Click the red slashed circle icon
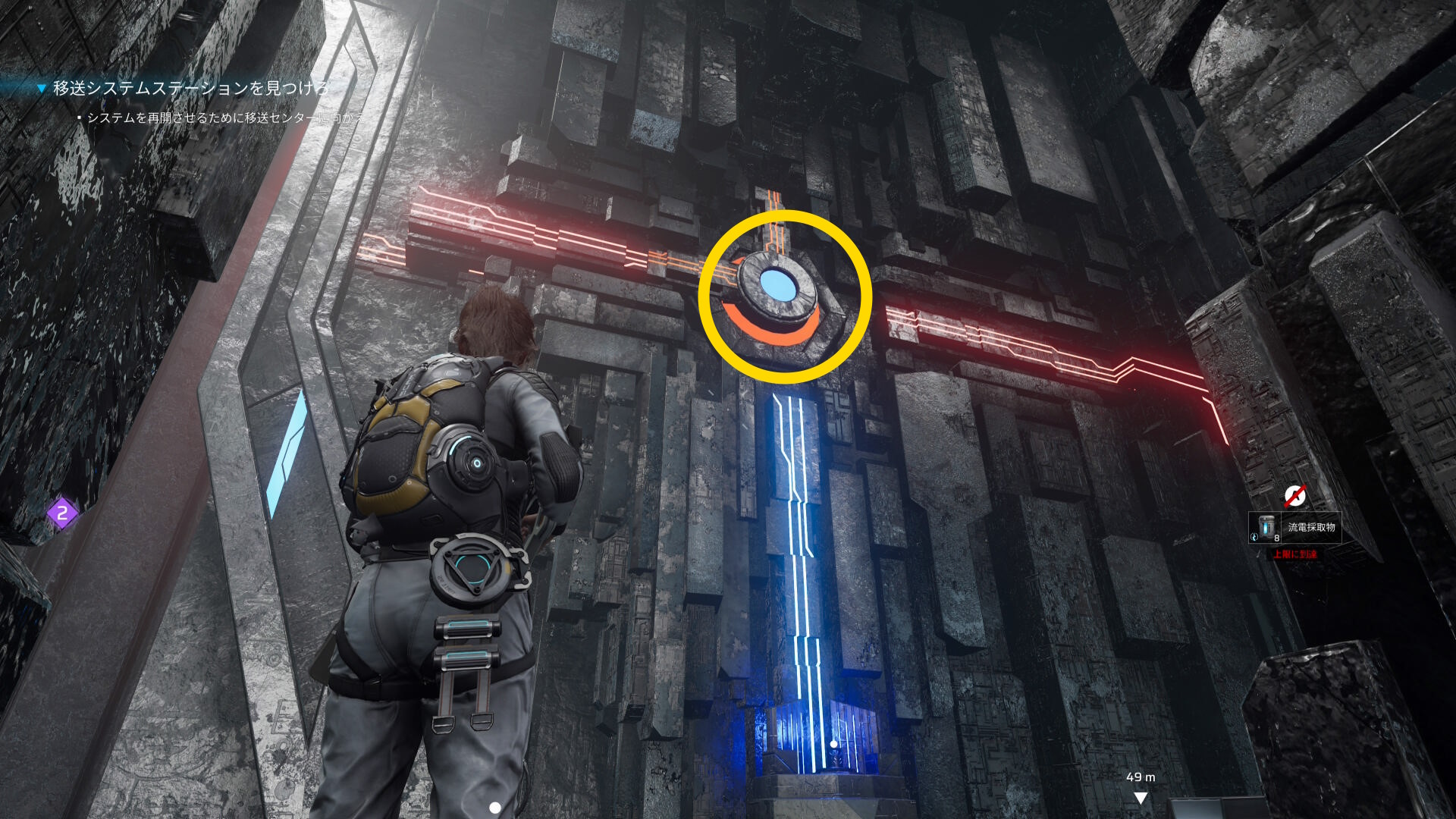Screen dimensions: 1456x819 tap(1294, 496)
